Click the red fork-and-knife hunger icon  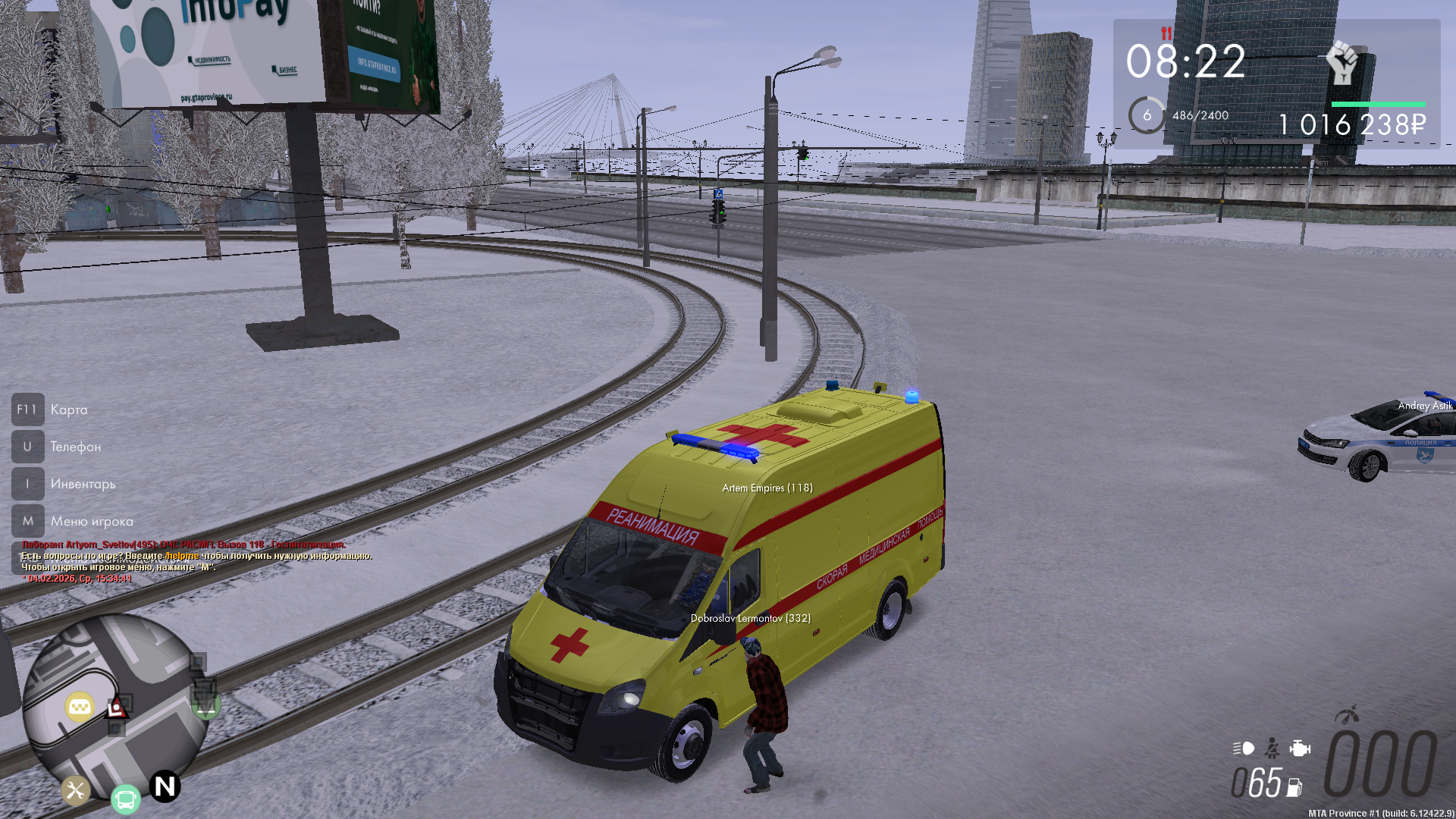click(x=1166, y=33)
